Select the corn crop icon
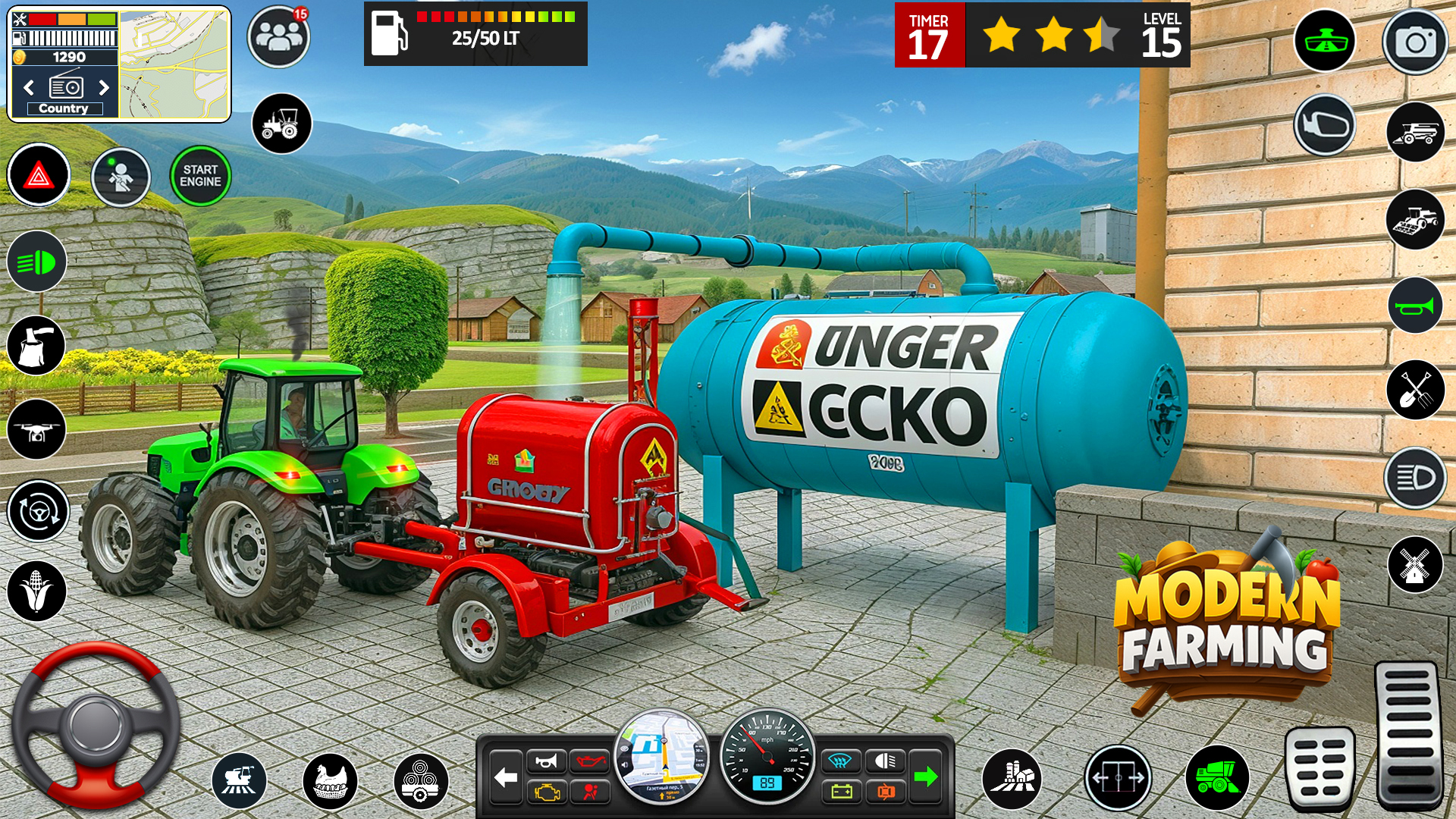 36,591
